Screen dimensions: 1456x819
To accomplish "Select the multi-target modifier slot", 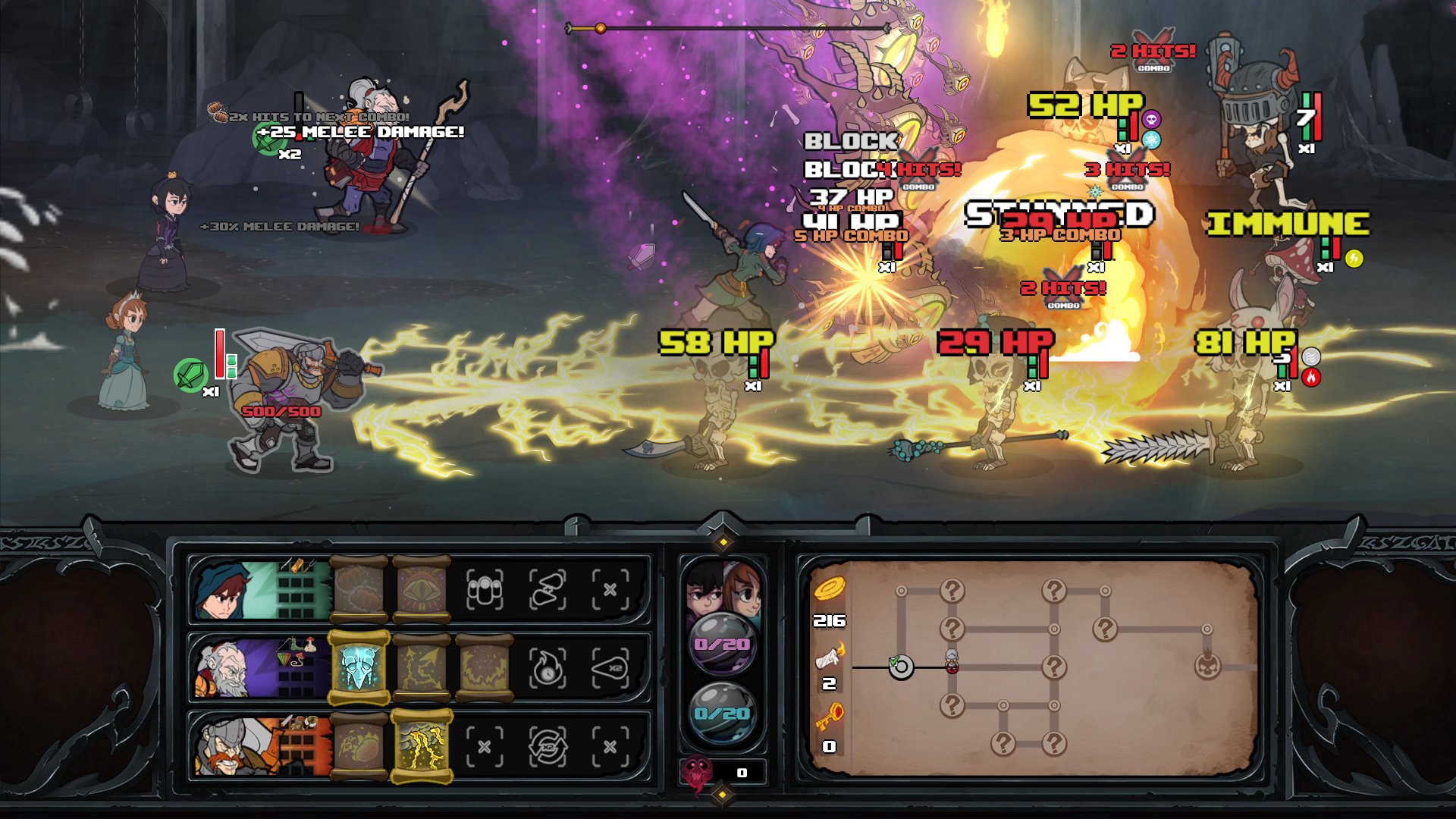I will point(484,590).
